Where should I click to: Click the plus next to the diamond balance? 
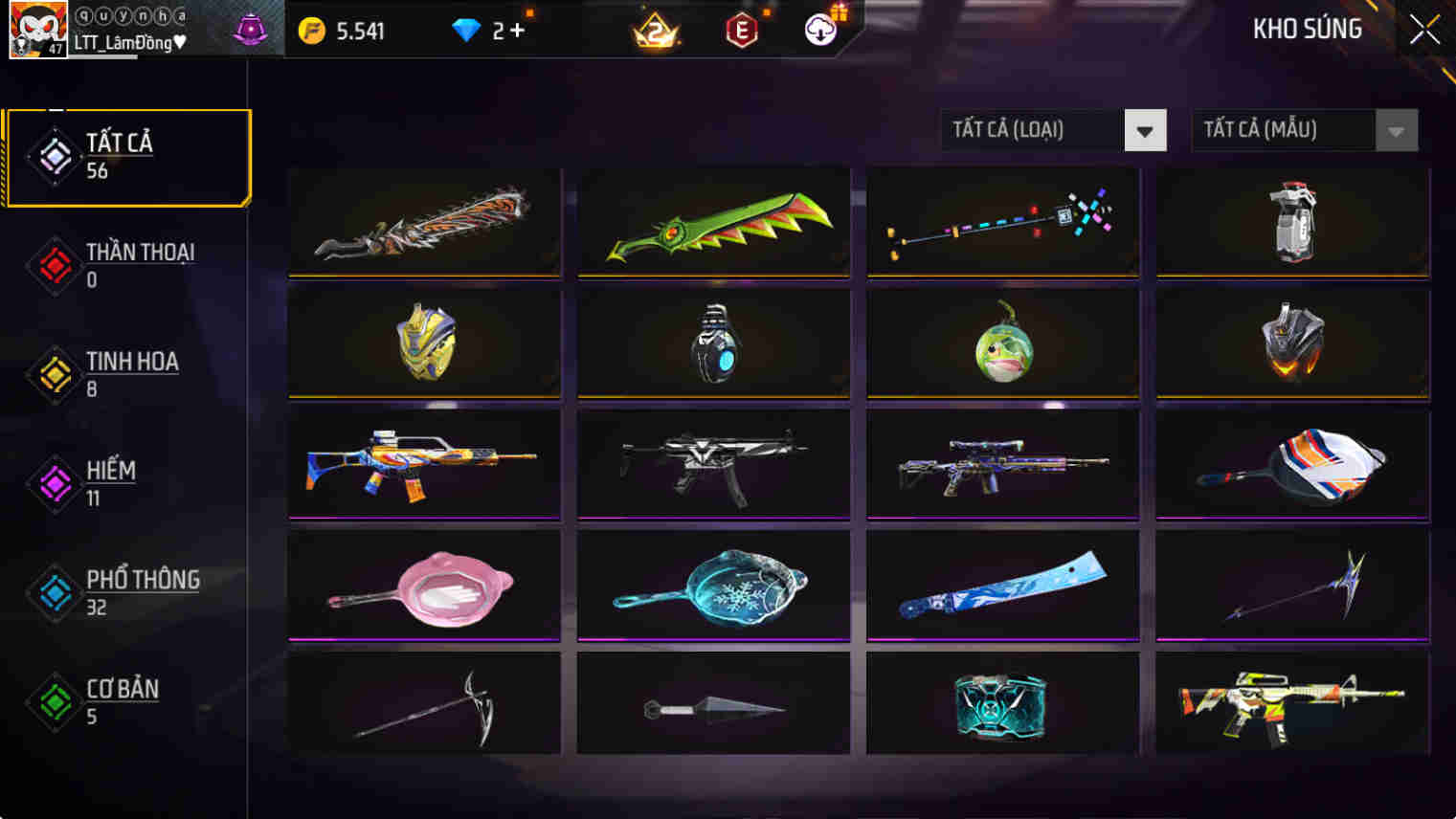tap(518, 29)
